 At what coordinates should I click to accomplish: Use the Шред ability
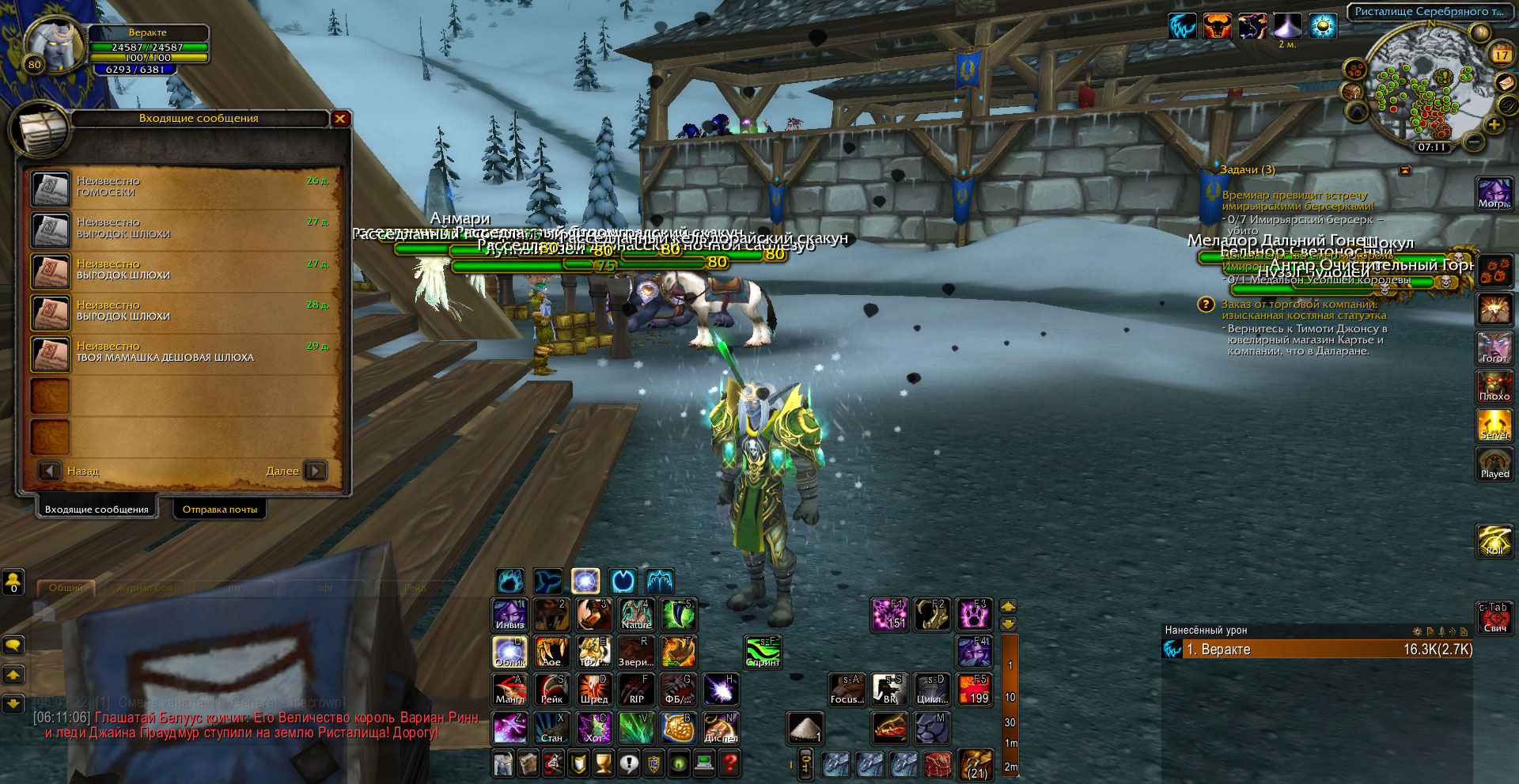coord(593,689)
